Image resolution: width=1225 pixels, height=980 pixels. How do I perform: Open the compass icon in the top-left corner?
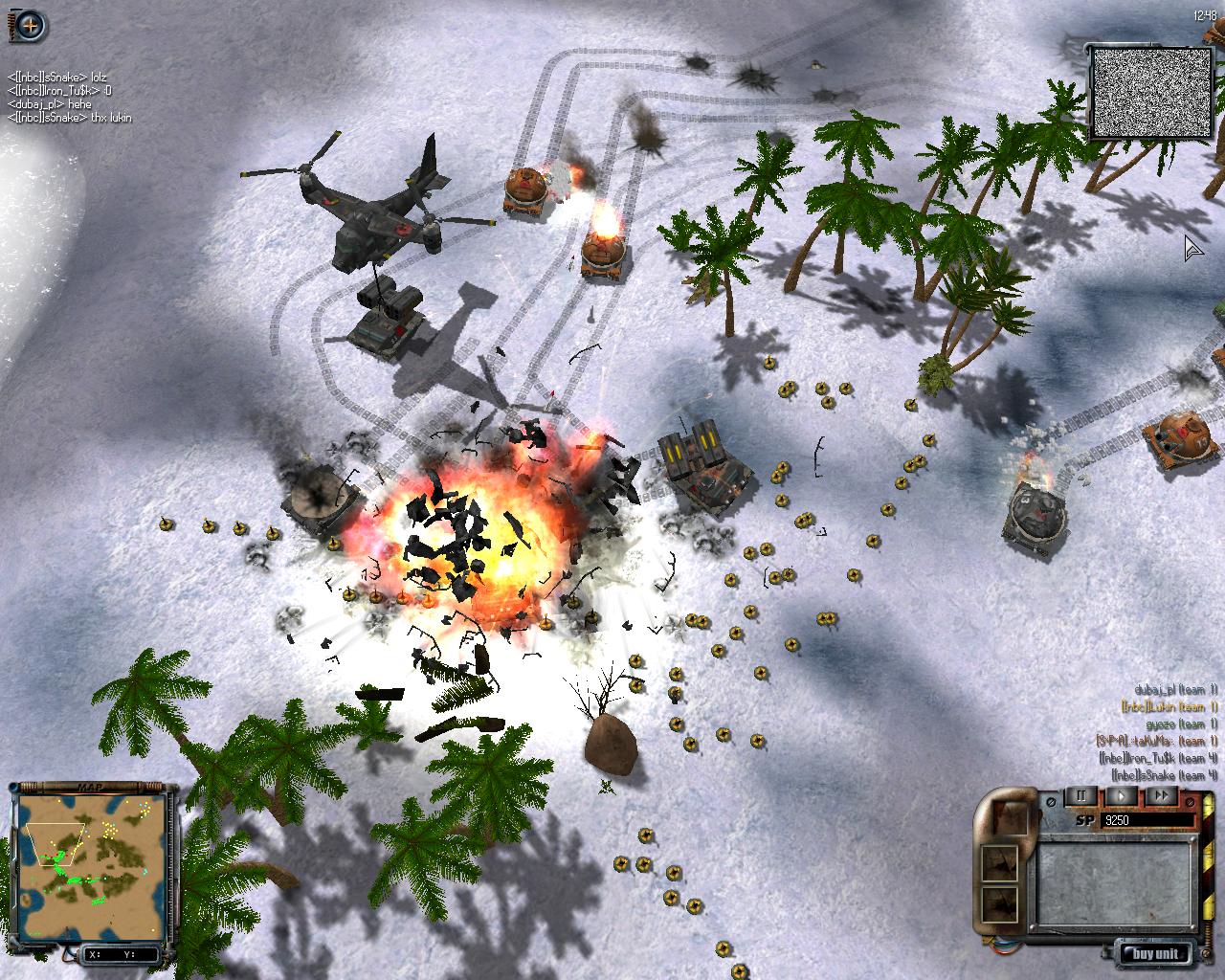click(x=30, y=26)
